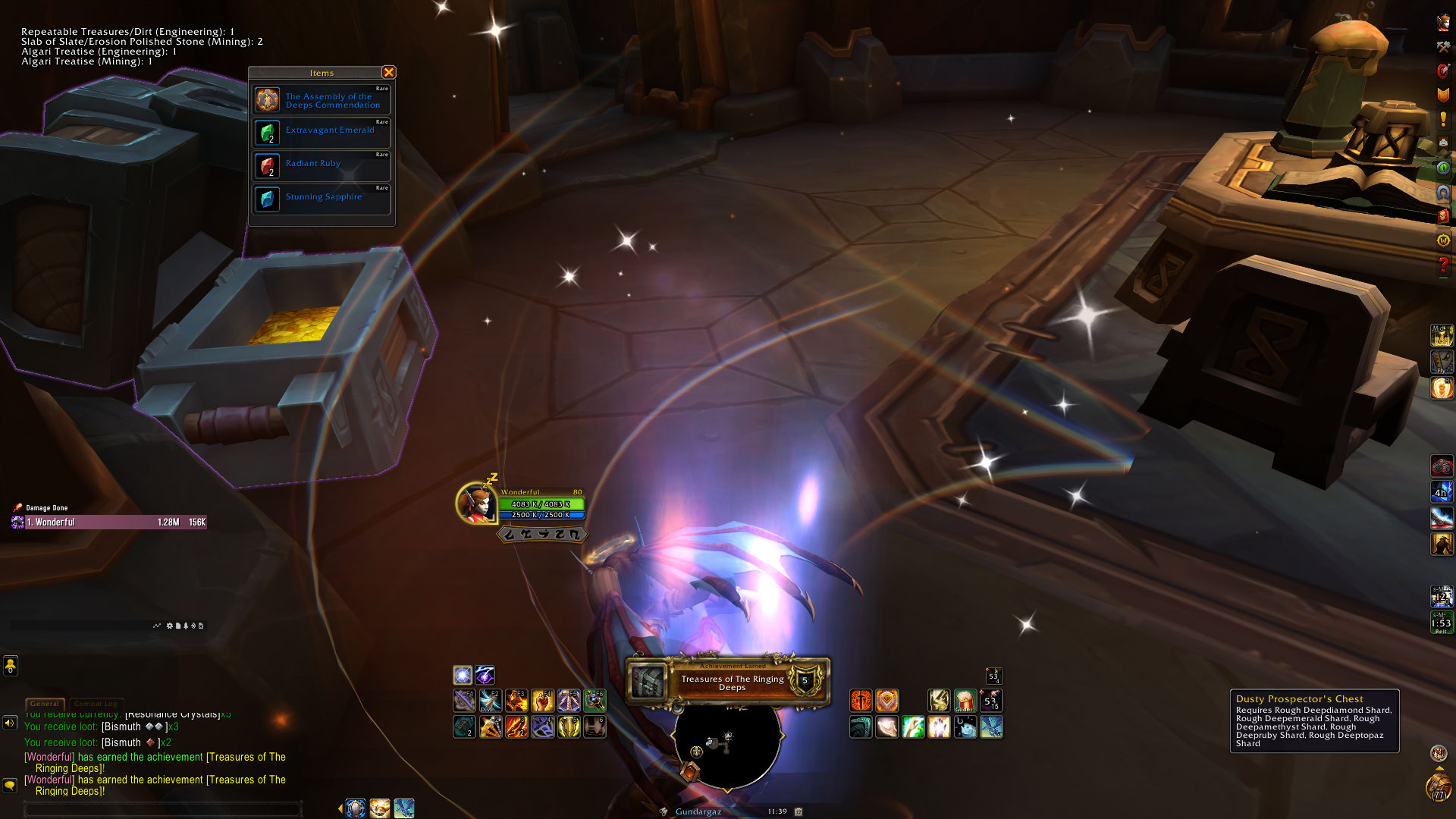Click the chat input box

163,809
